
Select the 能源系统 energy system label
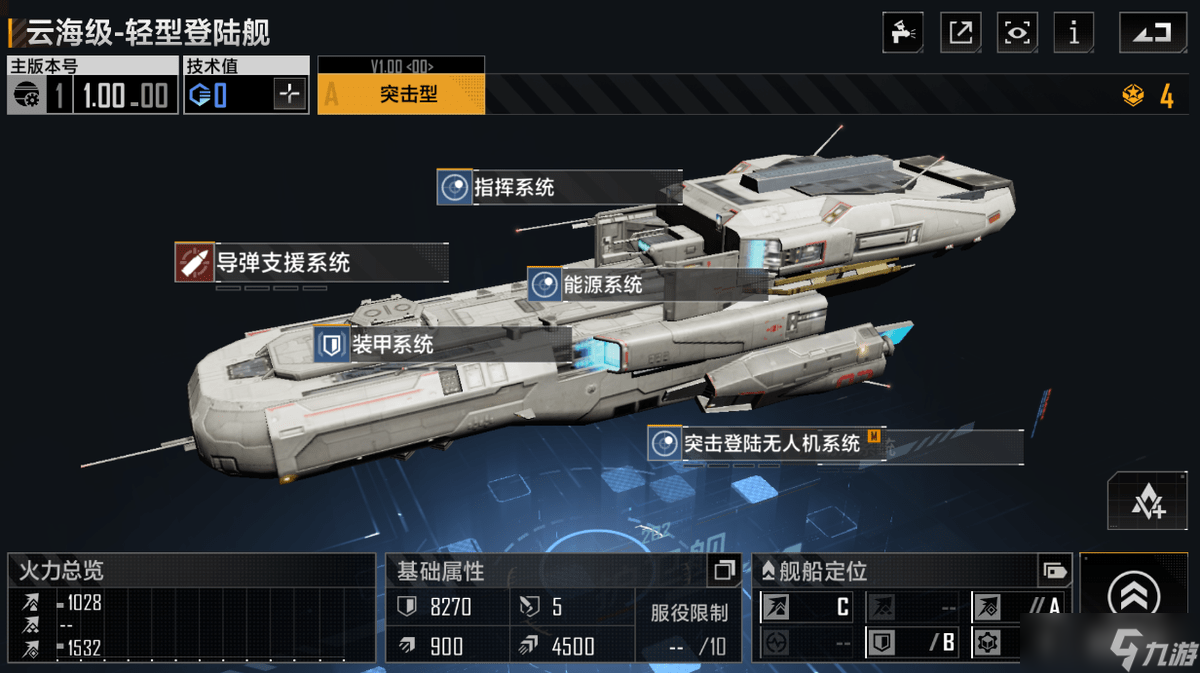(x=602, y=285)
